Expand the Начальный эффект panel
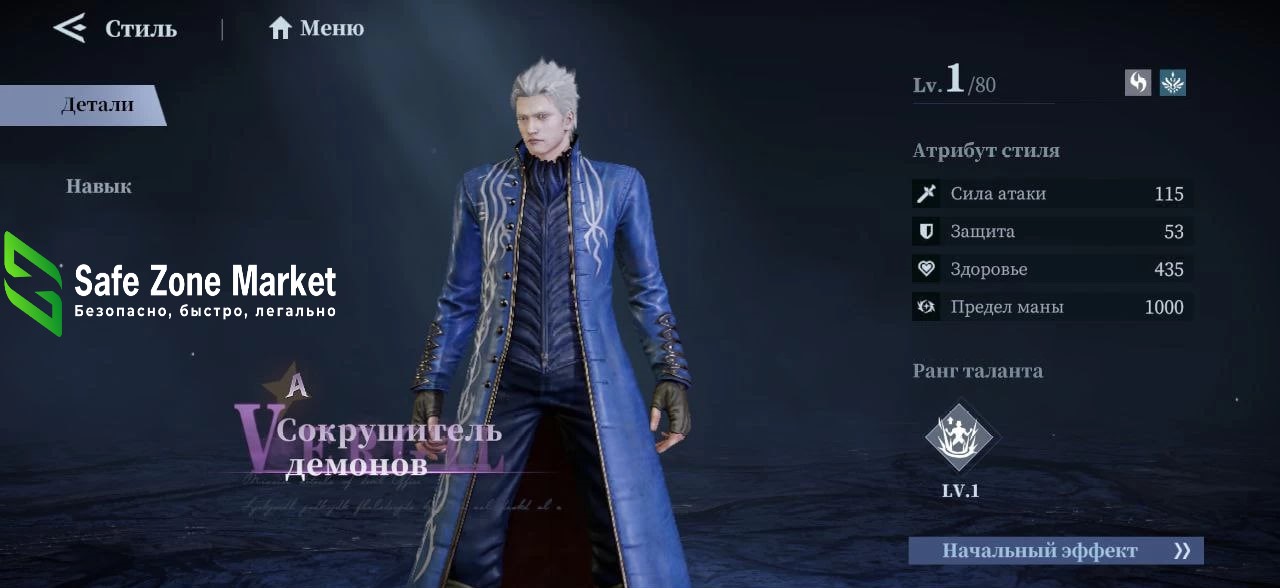1280x588 pixels. pyautogui.click(x=1055, y=551)
